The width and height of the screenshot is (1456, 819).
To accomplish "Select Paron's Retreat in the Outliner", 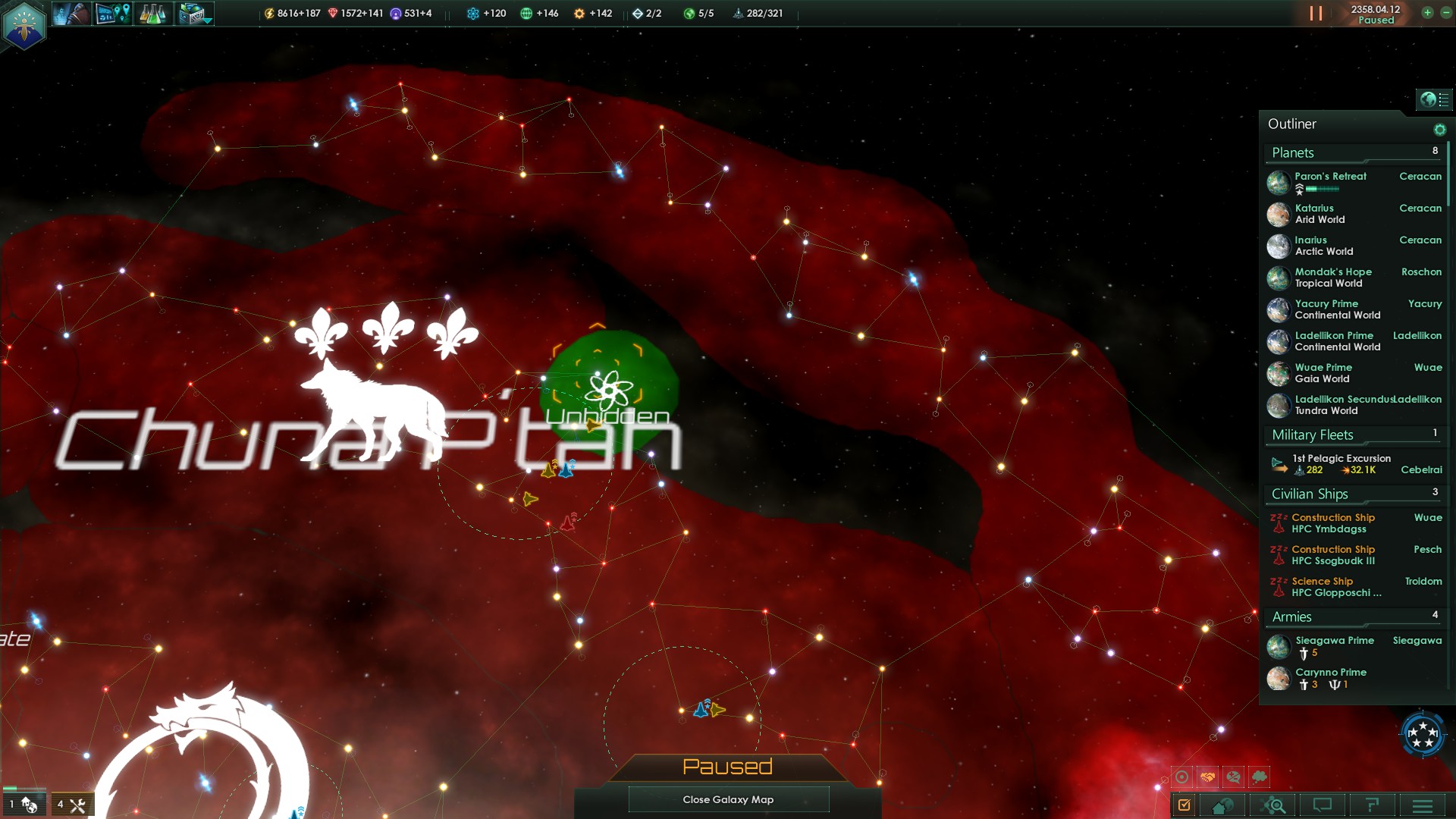I will (x=1330, y=177).
